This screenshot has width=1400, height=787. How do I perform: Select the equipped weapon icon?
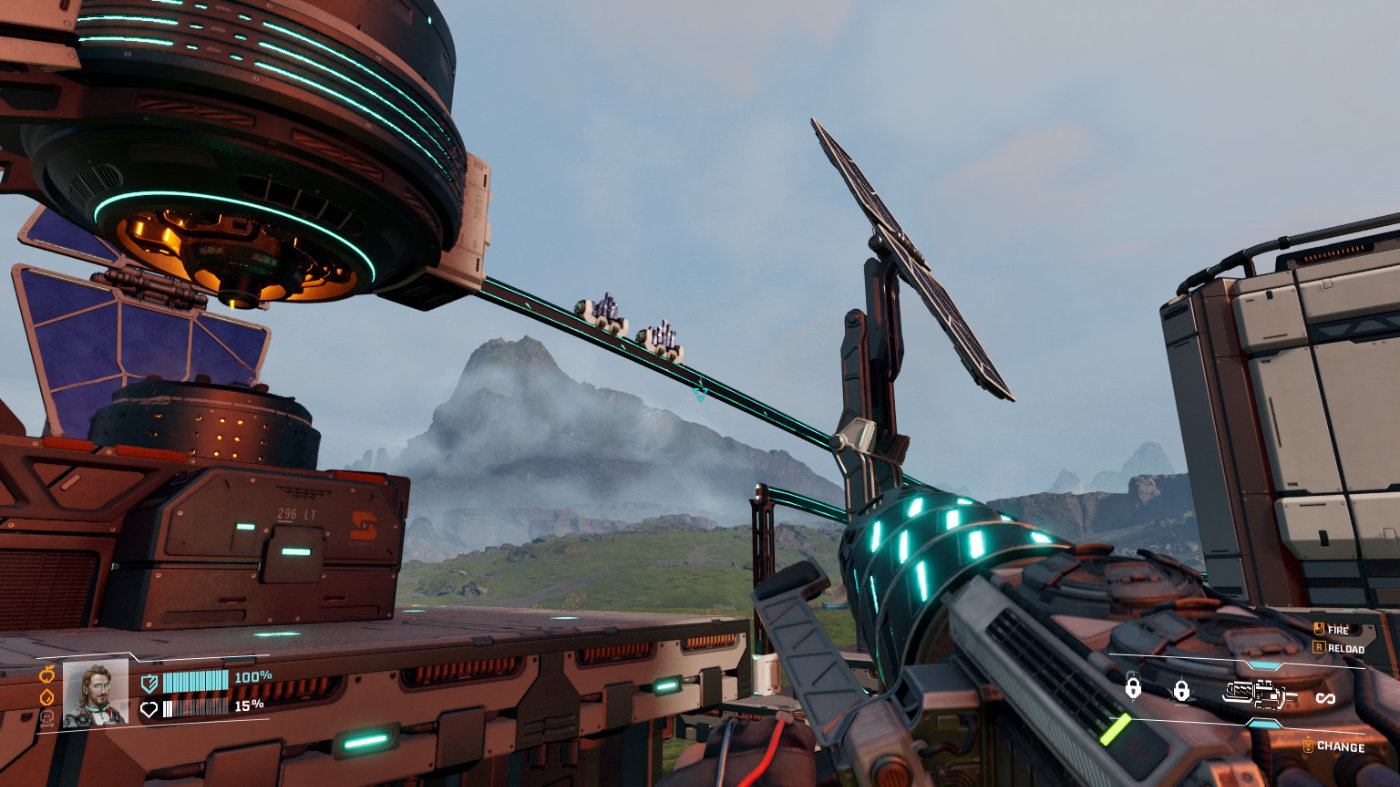tap(1258, 692)
